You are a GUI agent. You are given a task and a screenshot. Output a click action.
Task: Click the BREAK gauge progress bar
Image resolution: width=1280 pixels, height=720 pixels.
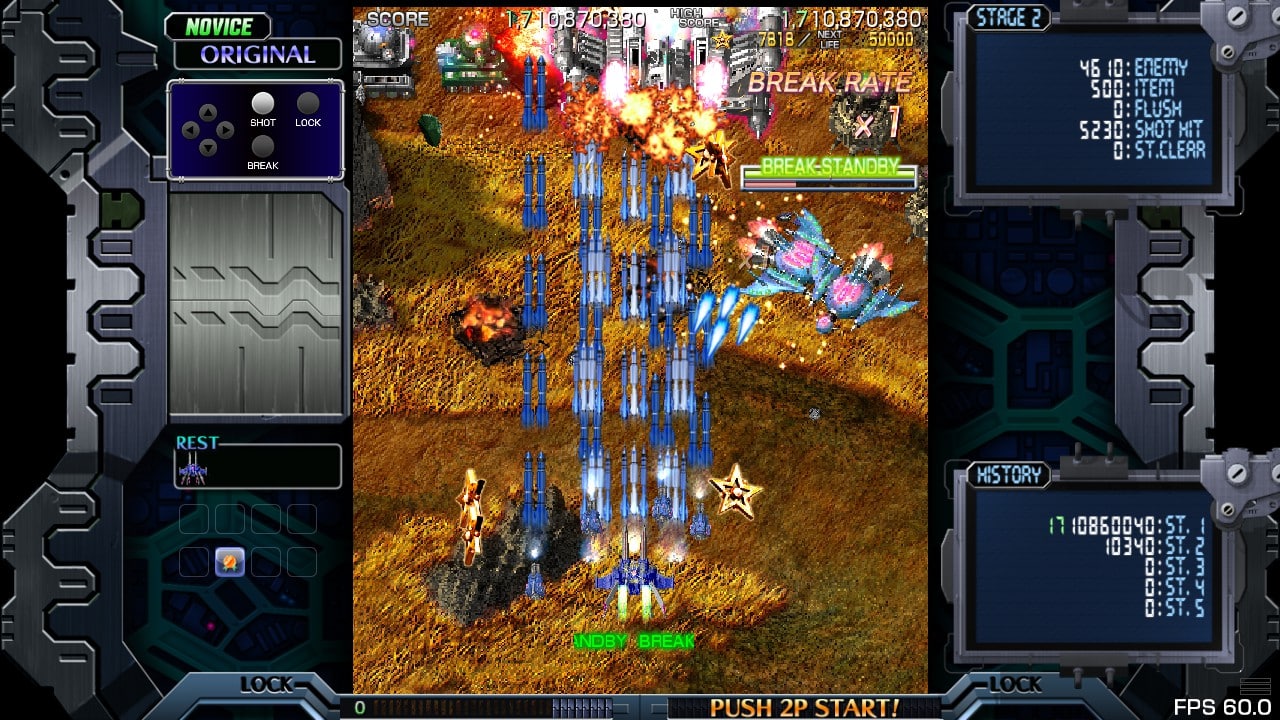tap(828, 182)
